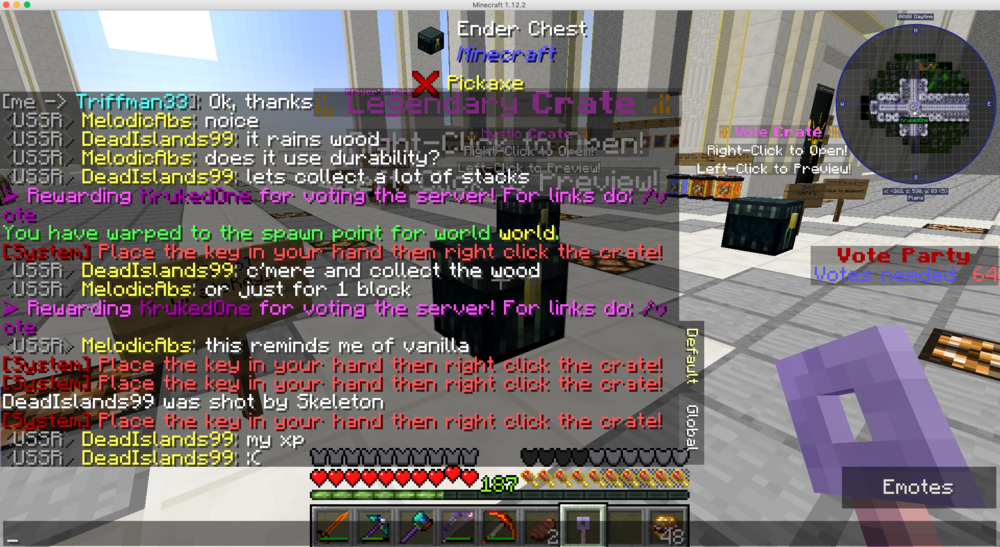
Task: Select the purple bow hotbar slot
Action: [x=458, y=526]
